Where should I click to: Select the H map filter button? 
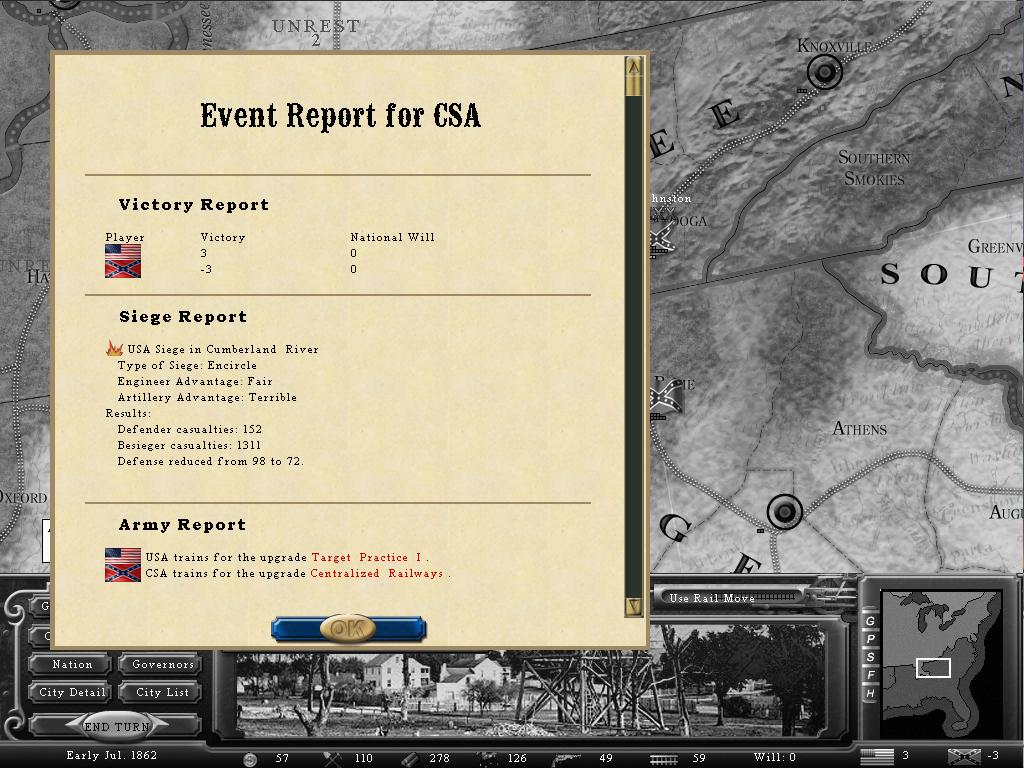click(870, 693)
